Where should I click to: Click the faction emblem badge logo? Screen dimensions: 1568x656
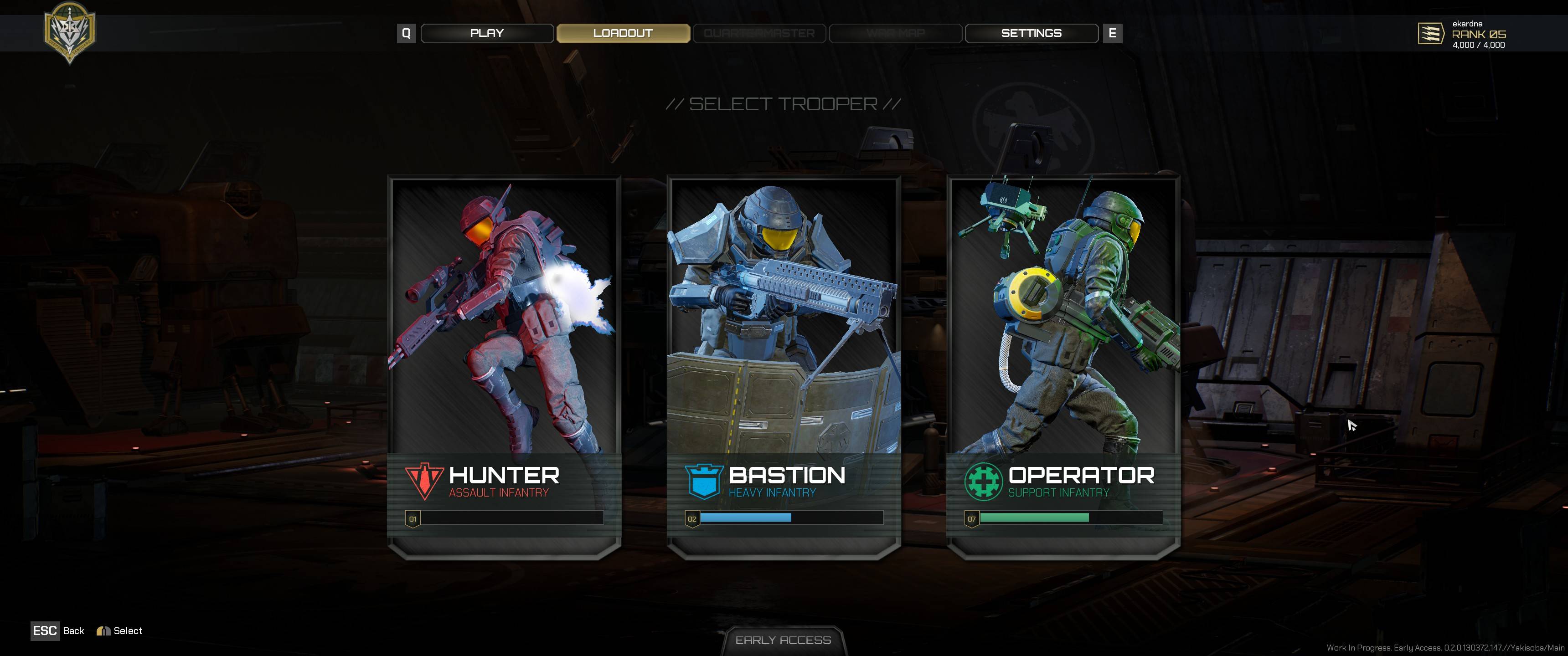point(69,31)
